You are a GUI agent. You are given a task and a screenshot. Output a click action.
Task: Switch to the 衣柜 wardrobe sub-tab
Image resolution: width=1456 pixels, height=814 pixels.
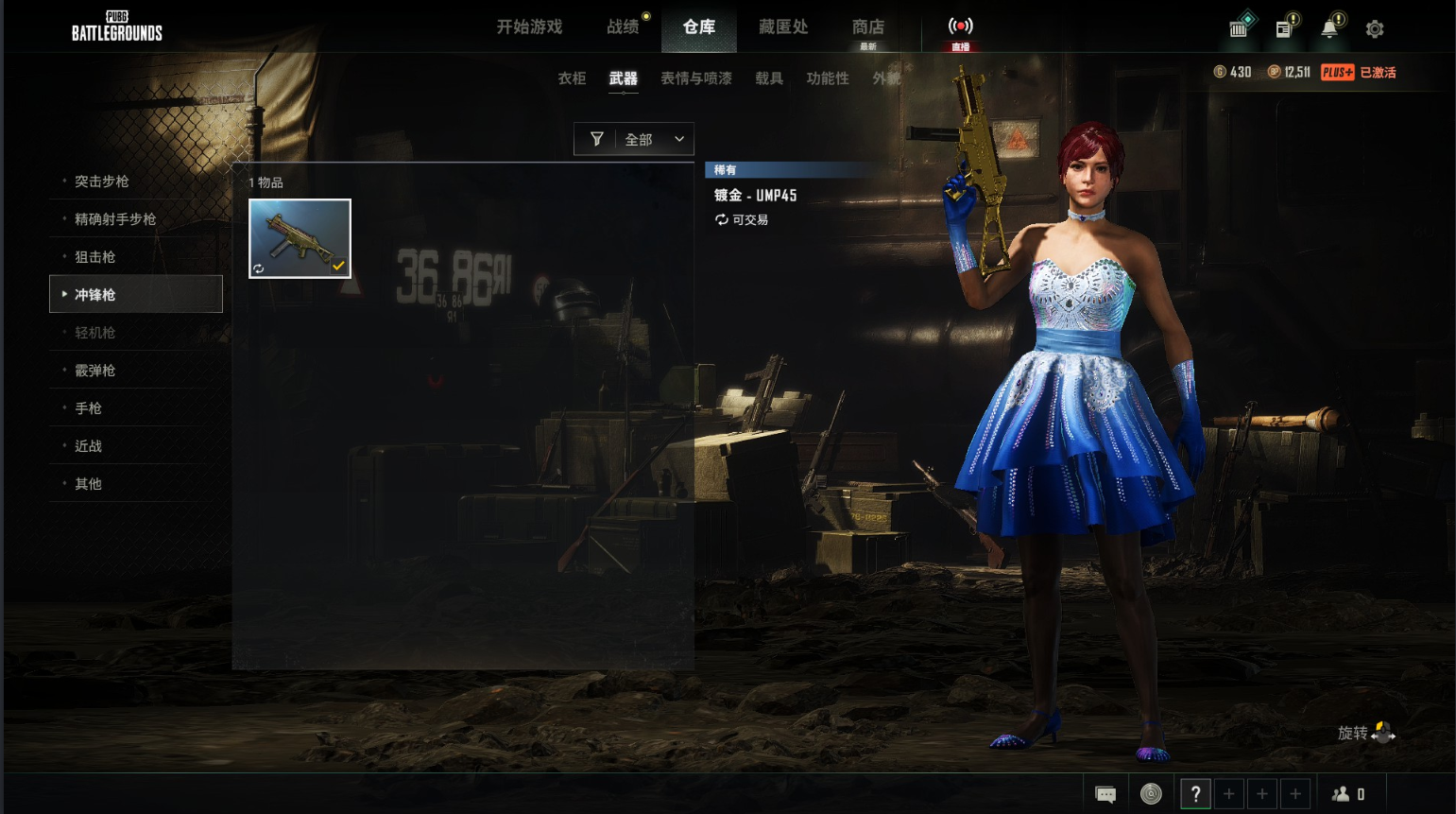click(x=572, y=78)
